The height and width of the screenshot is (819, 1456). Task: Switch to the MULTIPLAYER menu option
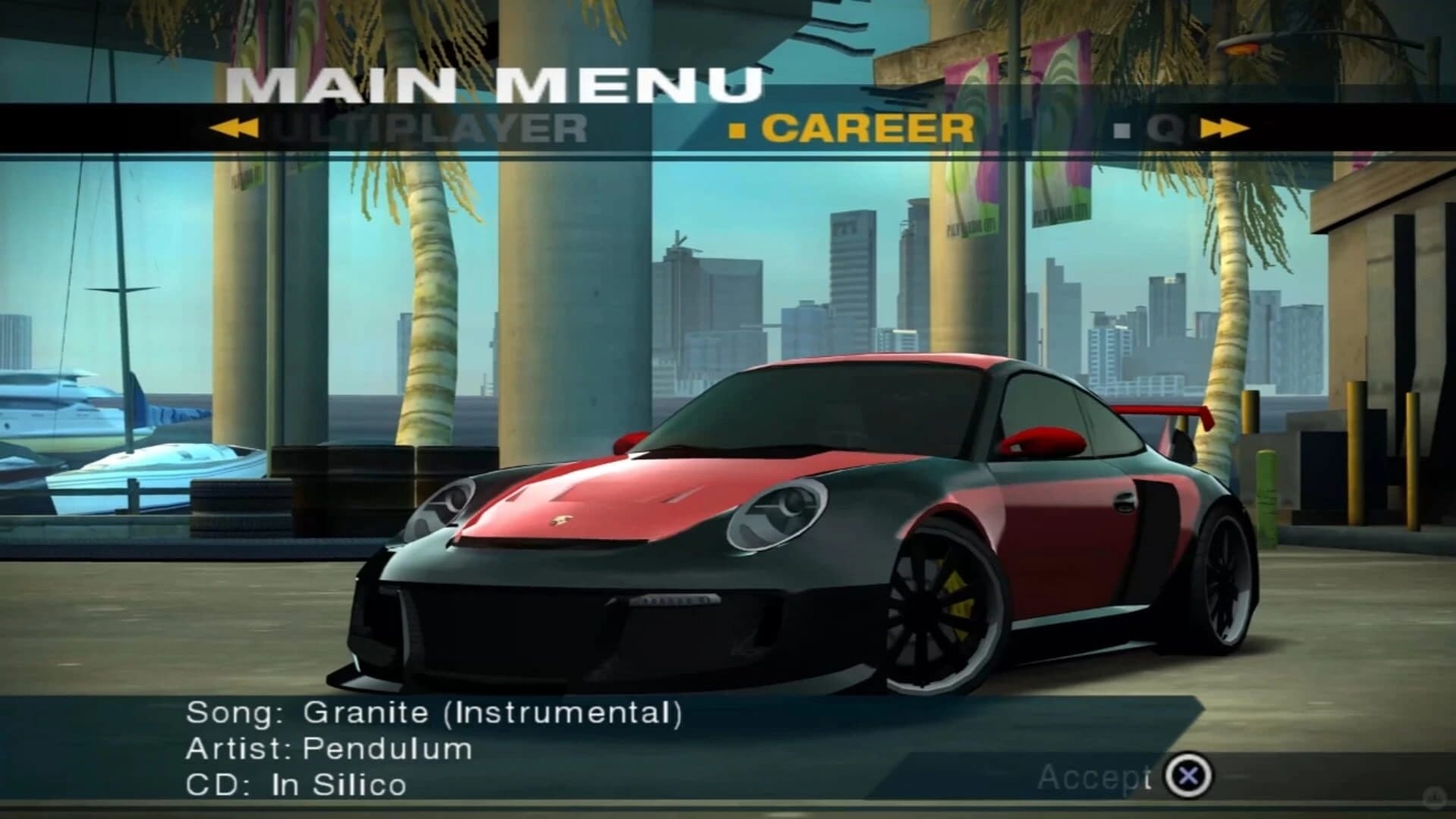pos(425,129)
